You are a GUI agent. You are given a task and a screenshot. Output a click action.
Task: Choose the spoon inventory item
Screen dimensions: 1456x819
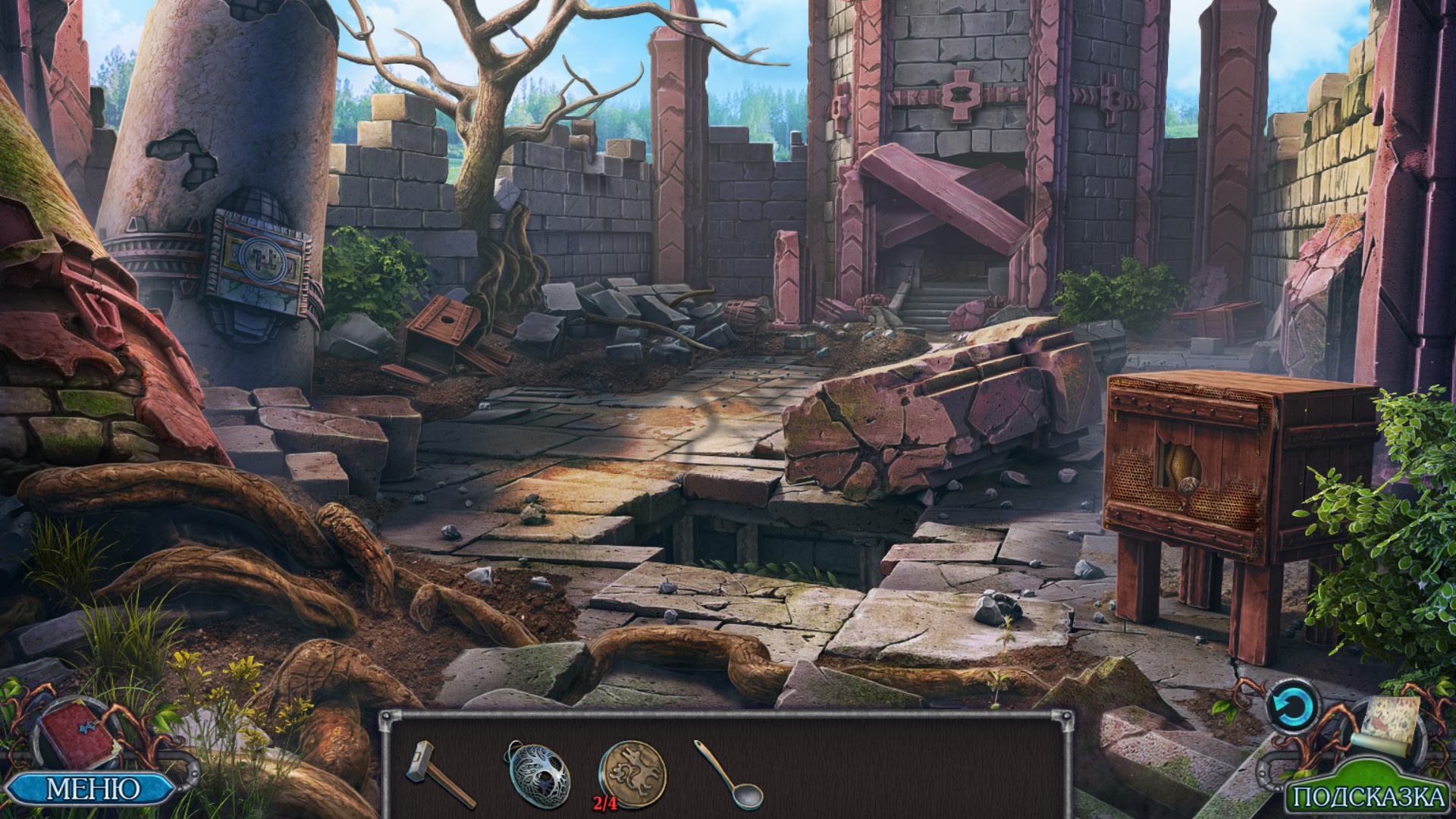tap(730, 775)
